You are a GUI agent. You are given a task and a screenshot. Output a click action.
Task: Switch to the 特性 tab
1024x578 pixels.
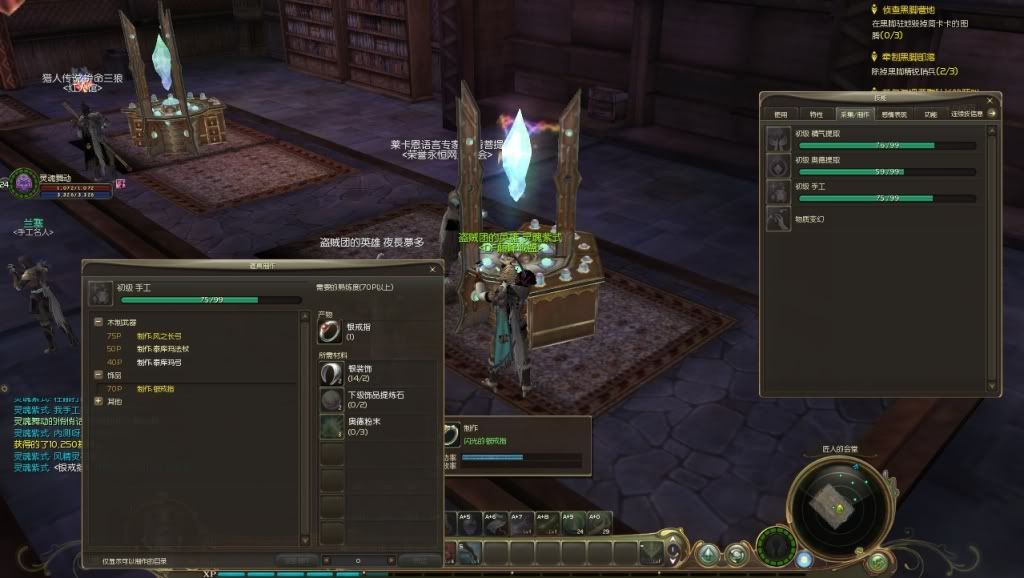816,114
